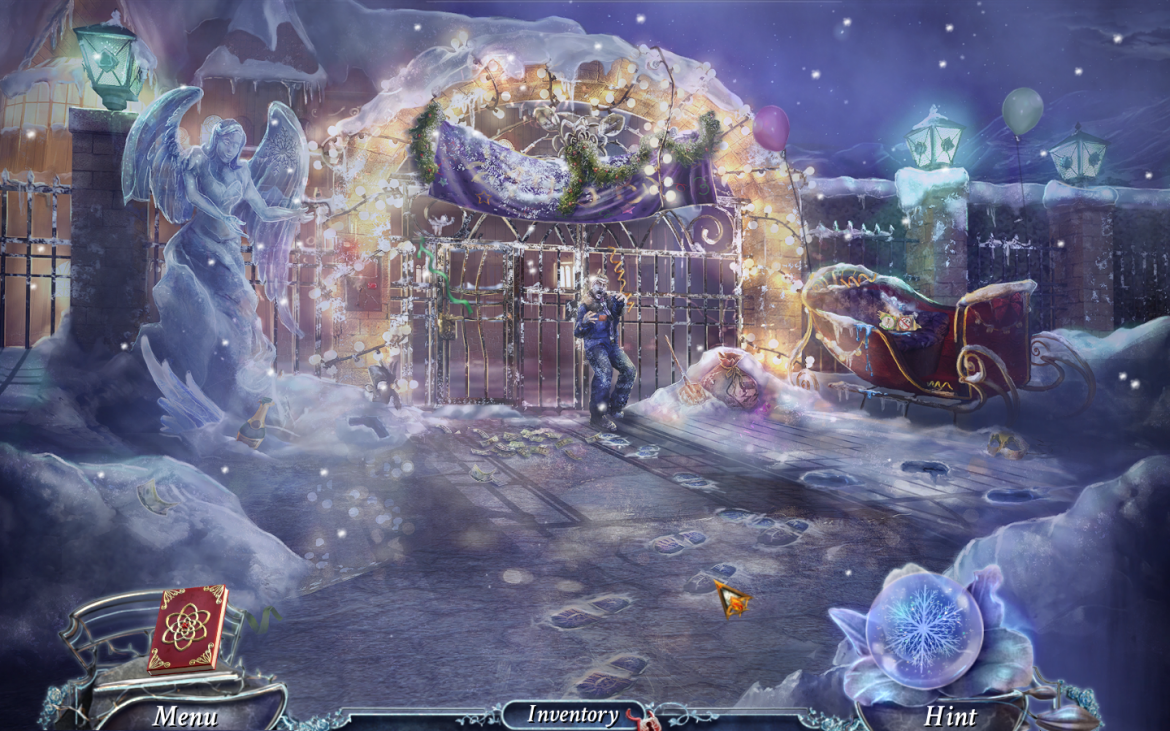1170x731 pixels.
Task: Use the Hint button
Action: [x=950, y=716]
